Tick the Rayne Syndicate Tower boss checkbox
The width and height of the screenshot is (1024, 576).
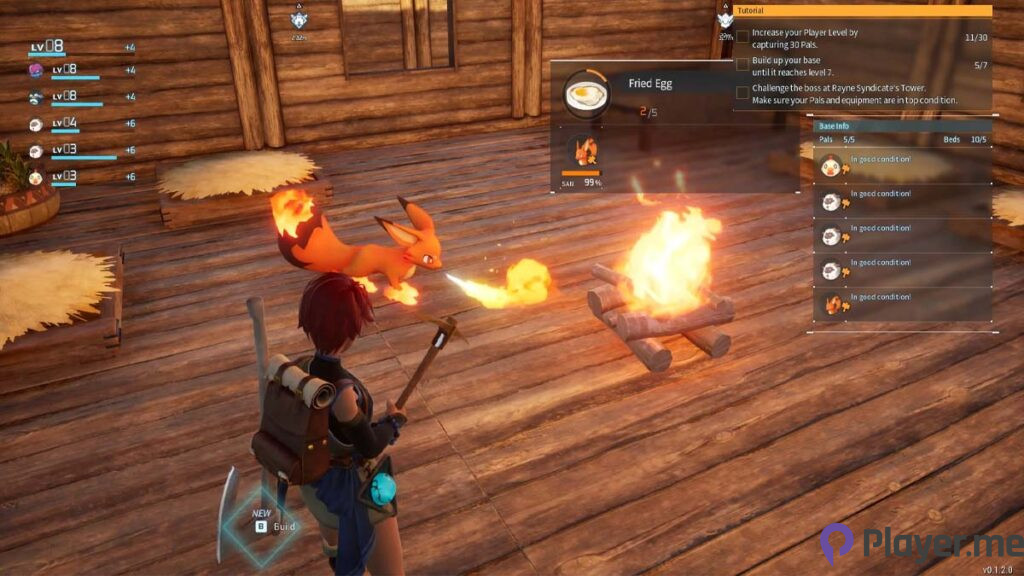tap(742, 92)
